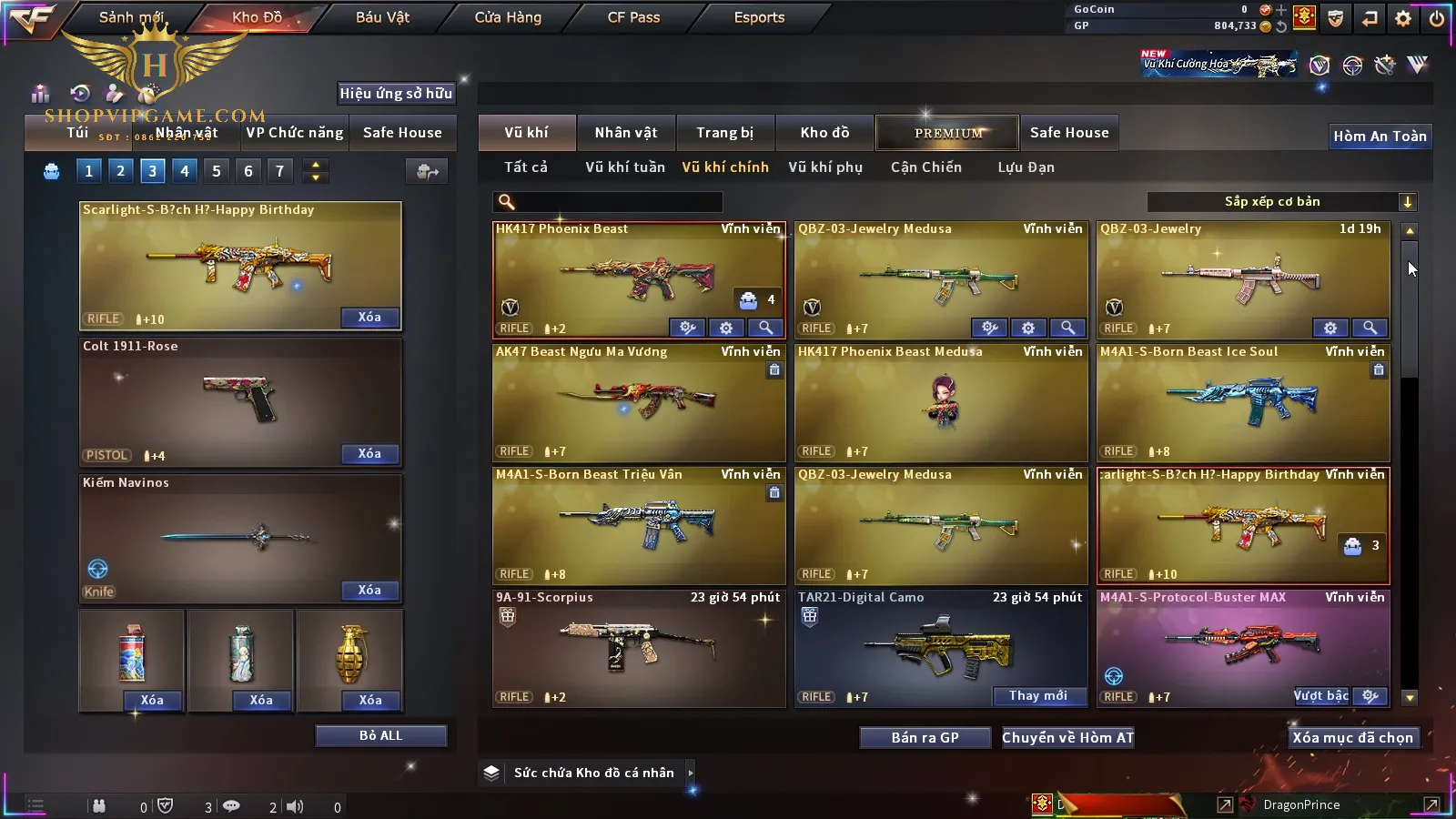Open the Esports menu
The image size is (1456, 819).
759,17
